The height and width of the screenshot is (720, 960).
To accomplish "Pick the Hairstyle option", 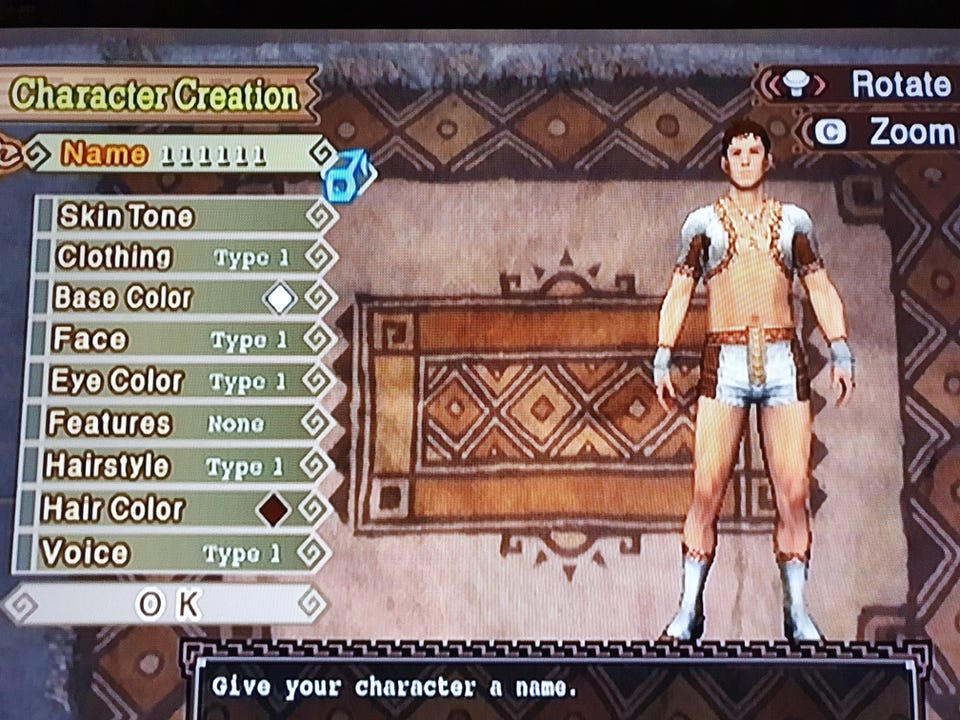I will point(180,467).
